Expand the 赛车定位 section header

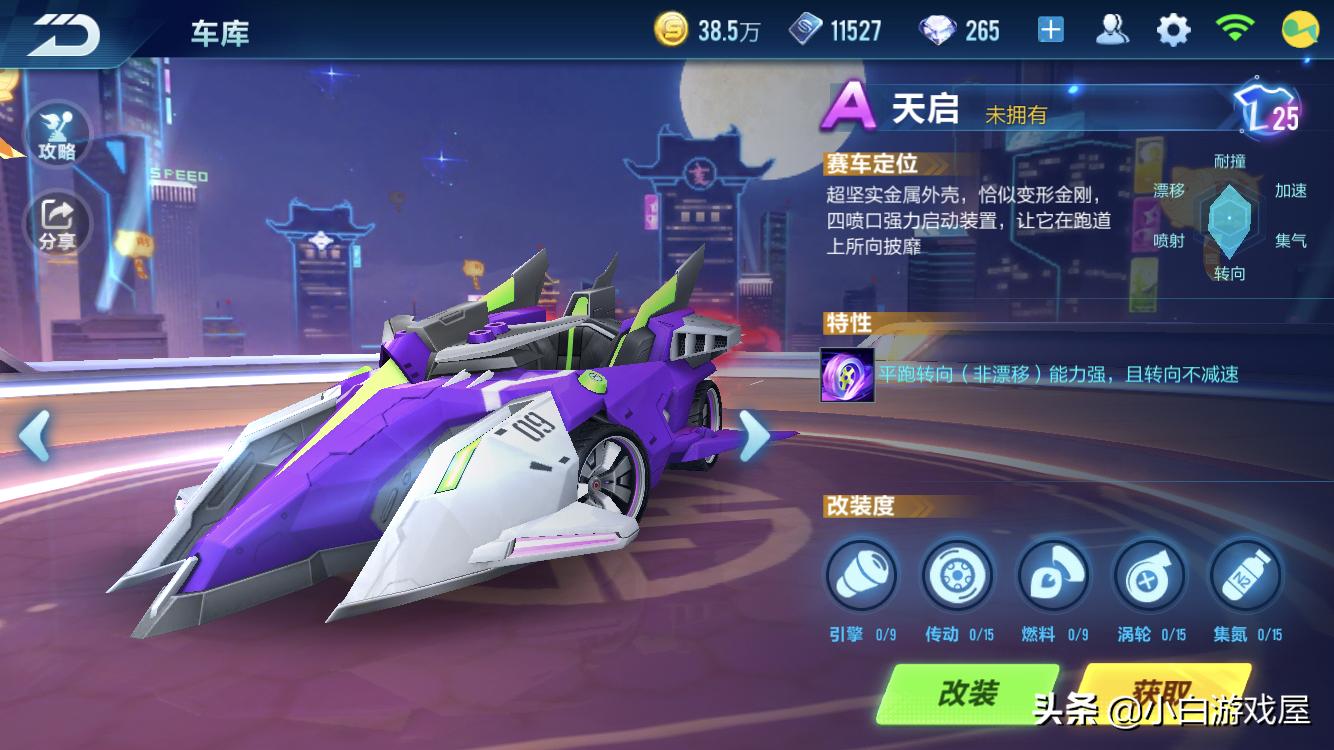pos(871,164)
